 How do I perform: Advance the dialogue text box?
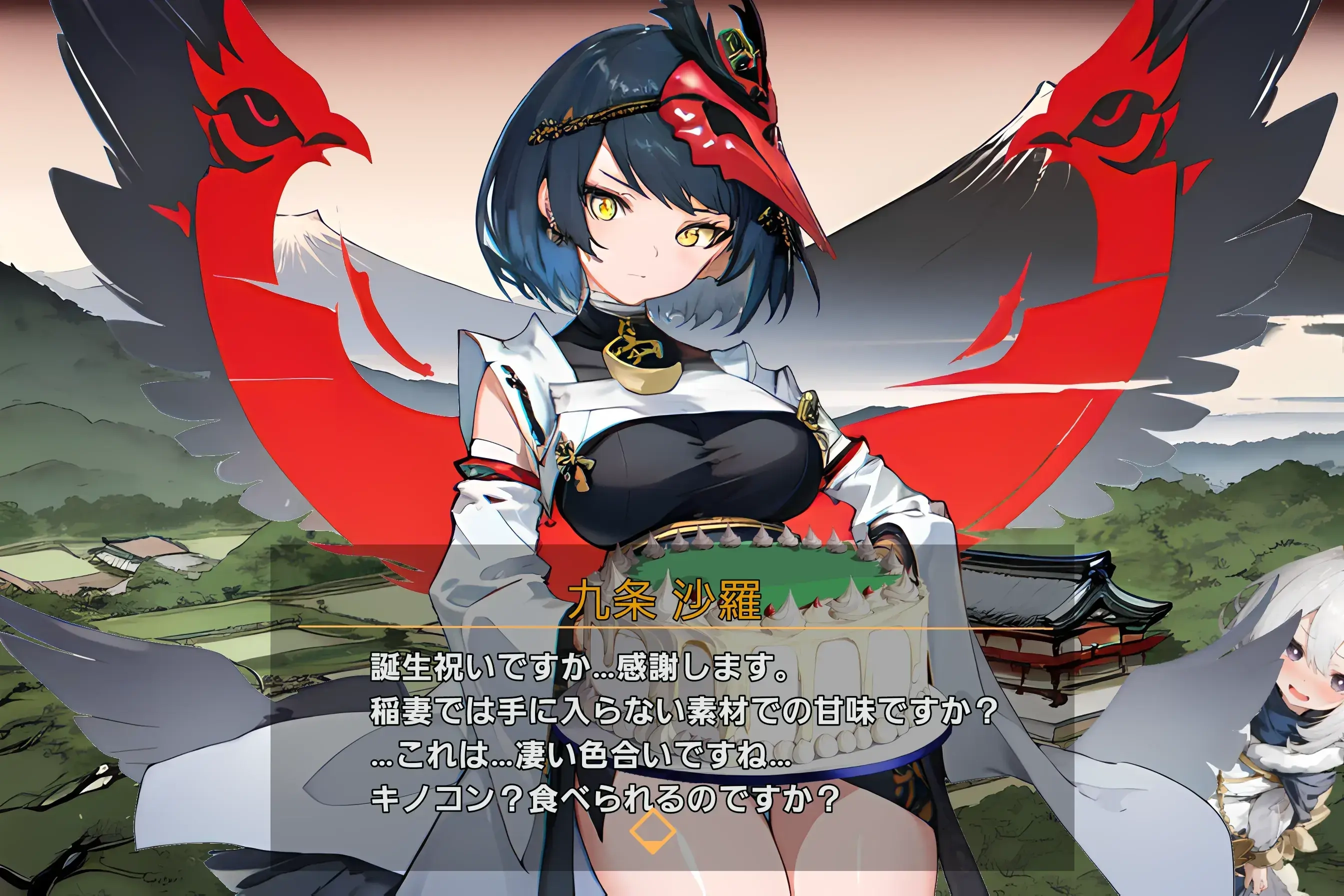(x=672, y=731)
